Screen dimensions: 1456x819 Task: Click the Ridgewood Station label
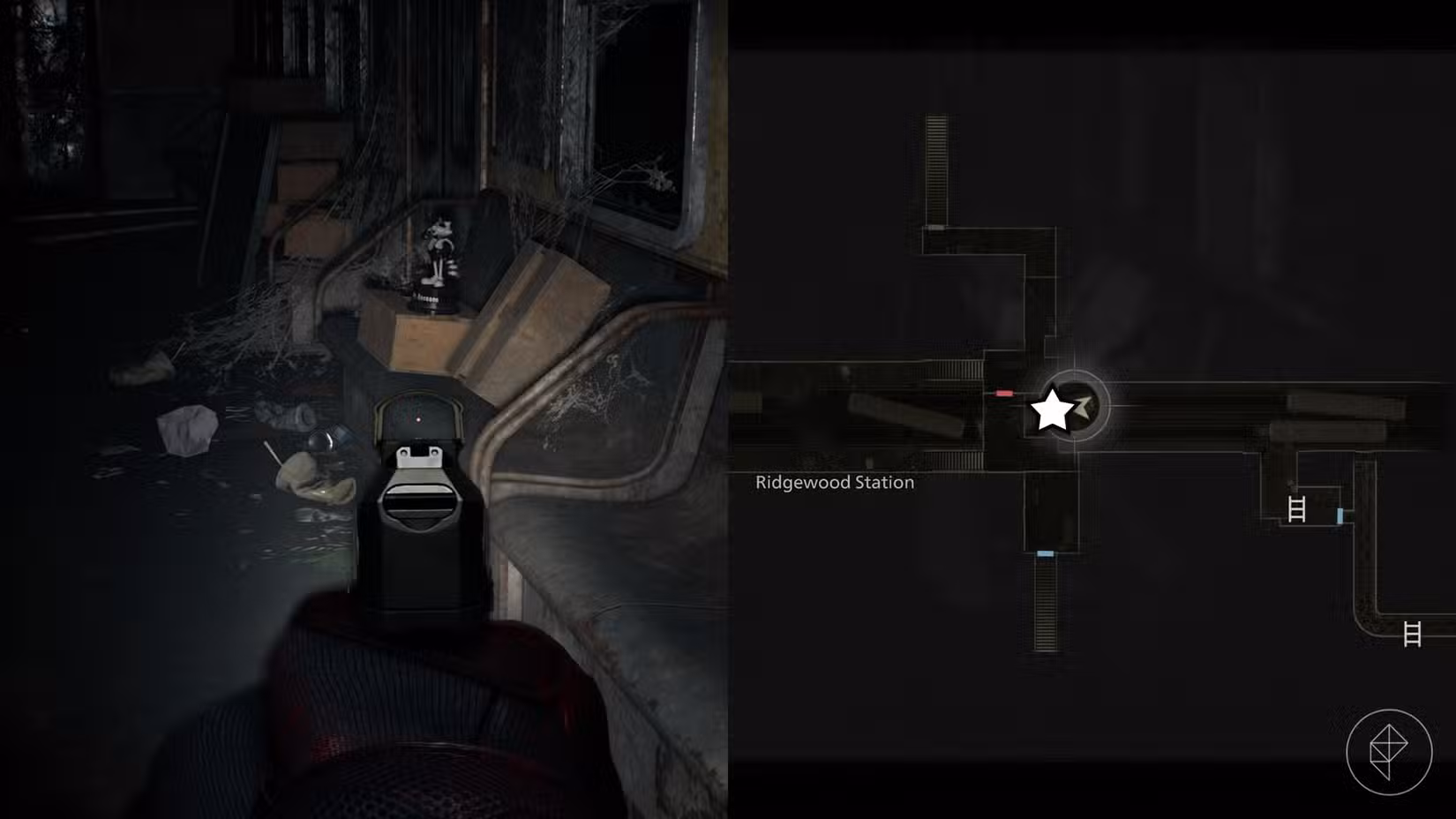tap(833, 483)
